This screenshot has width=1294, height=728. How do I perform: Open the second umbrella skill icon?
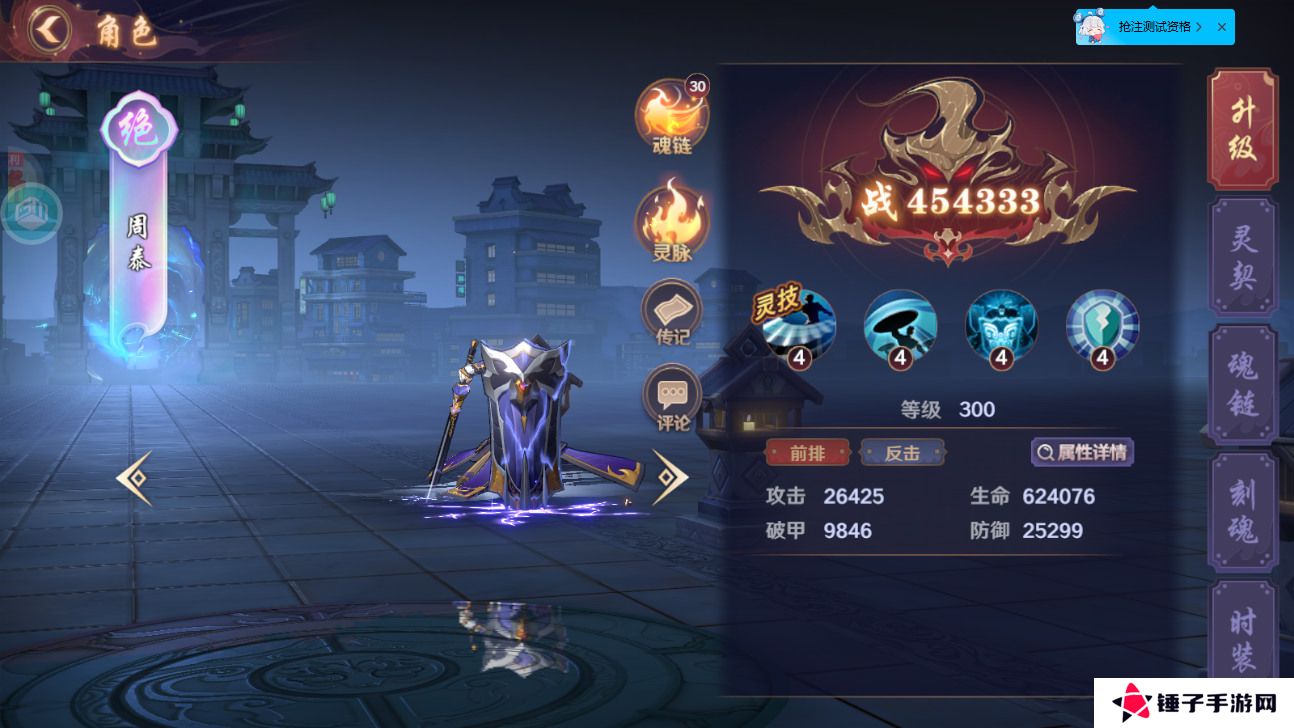[x=900, y=328]
